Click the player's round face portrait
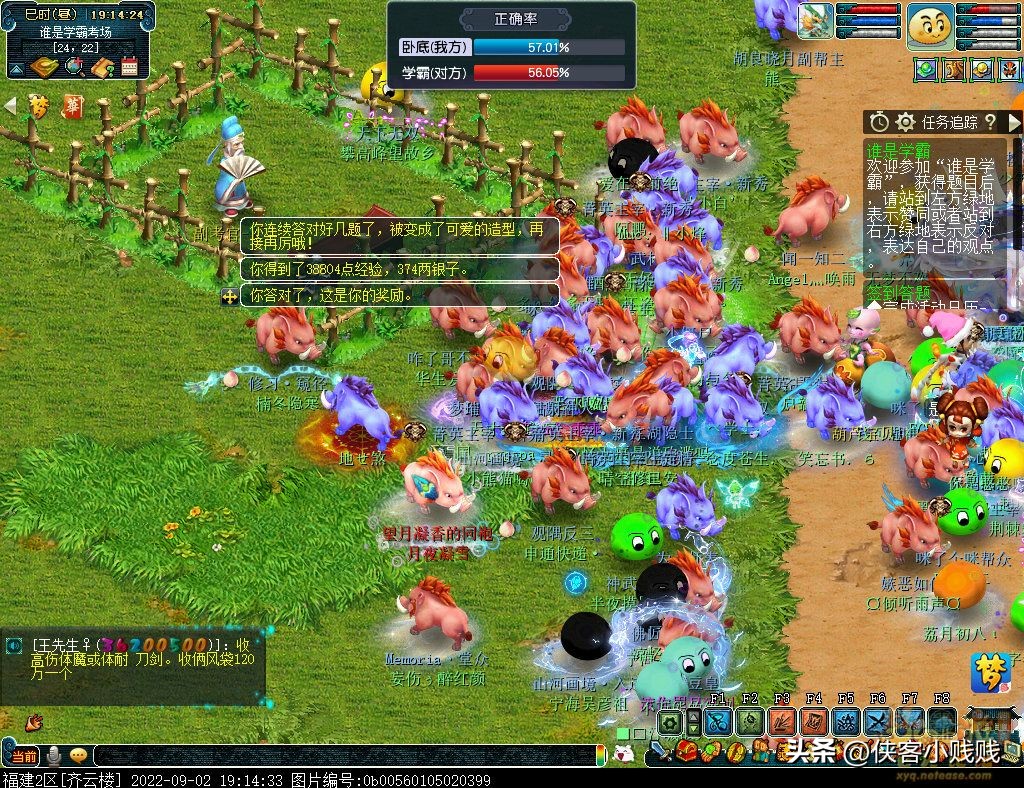 coord(929,26)
